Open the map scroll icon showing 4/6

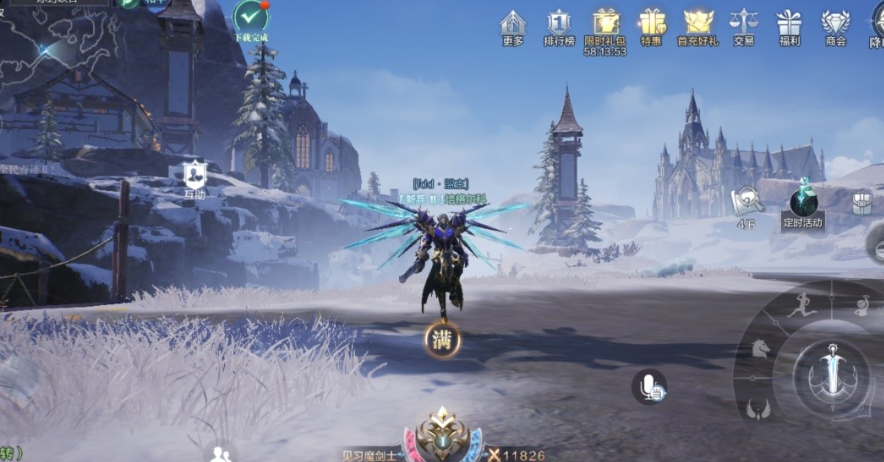point(746,203)
